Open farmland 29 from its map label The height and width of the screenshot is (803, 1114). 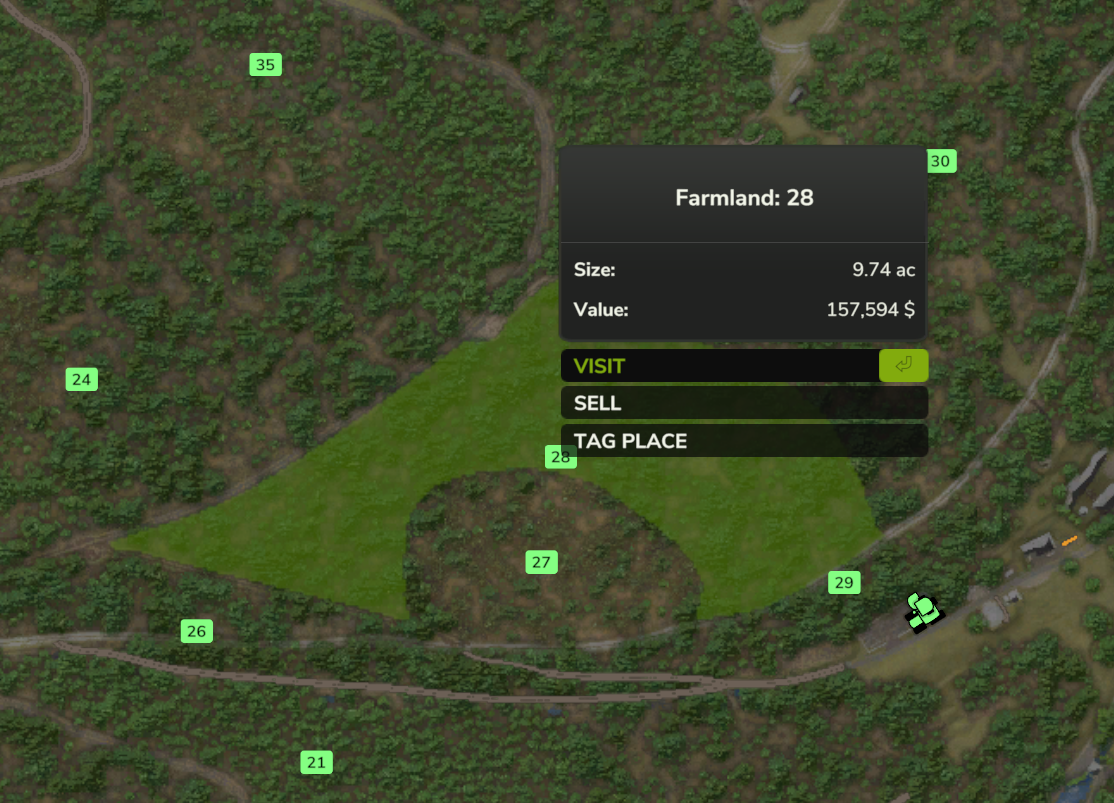844,583
